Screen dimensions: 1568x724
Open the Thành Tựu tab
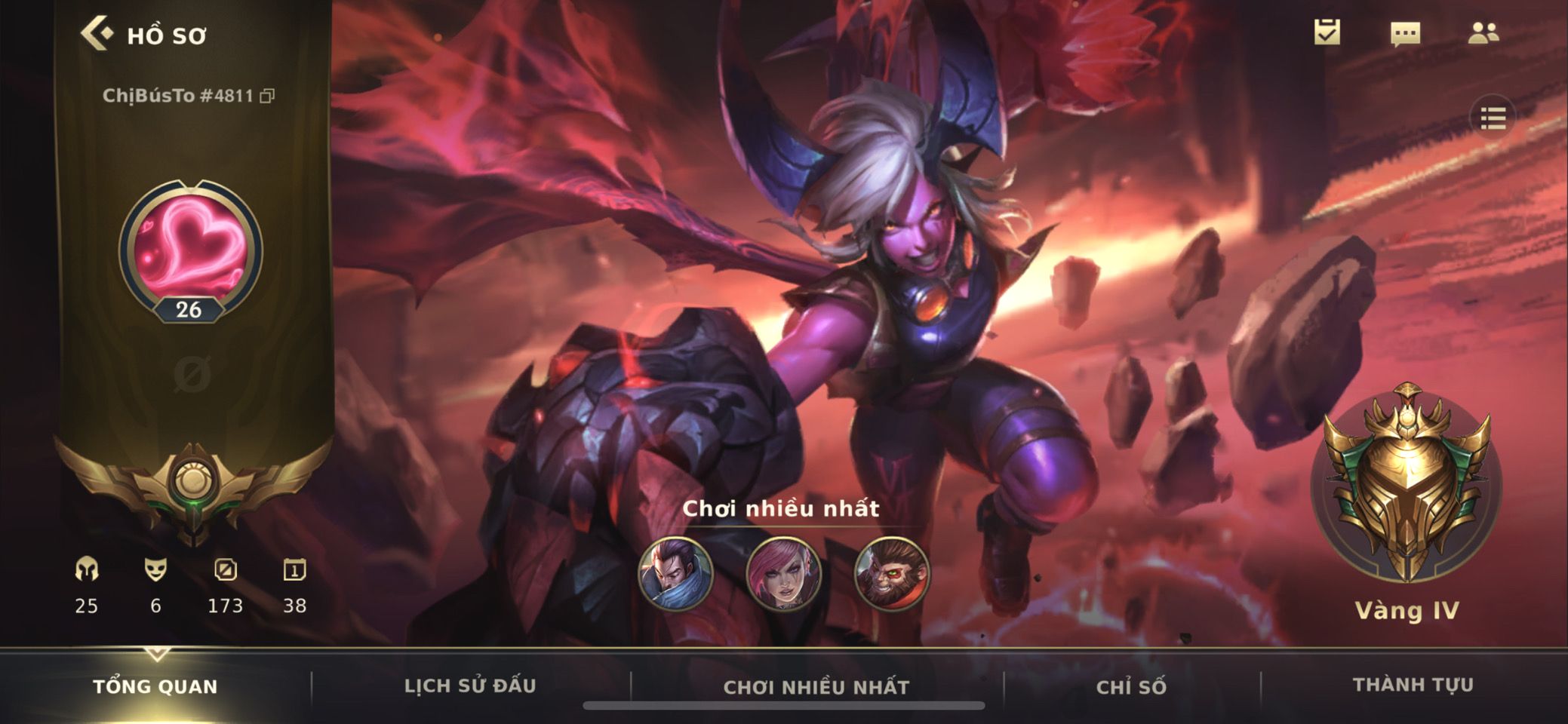(x=1413, y=685)
